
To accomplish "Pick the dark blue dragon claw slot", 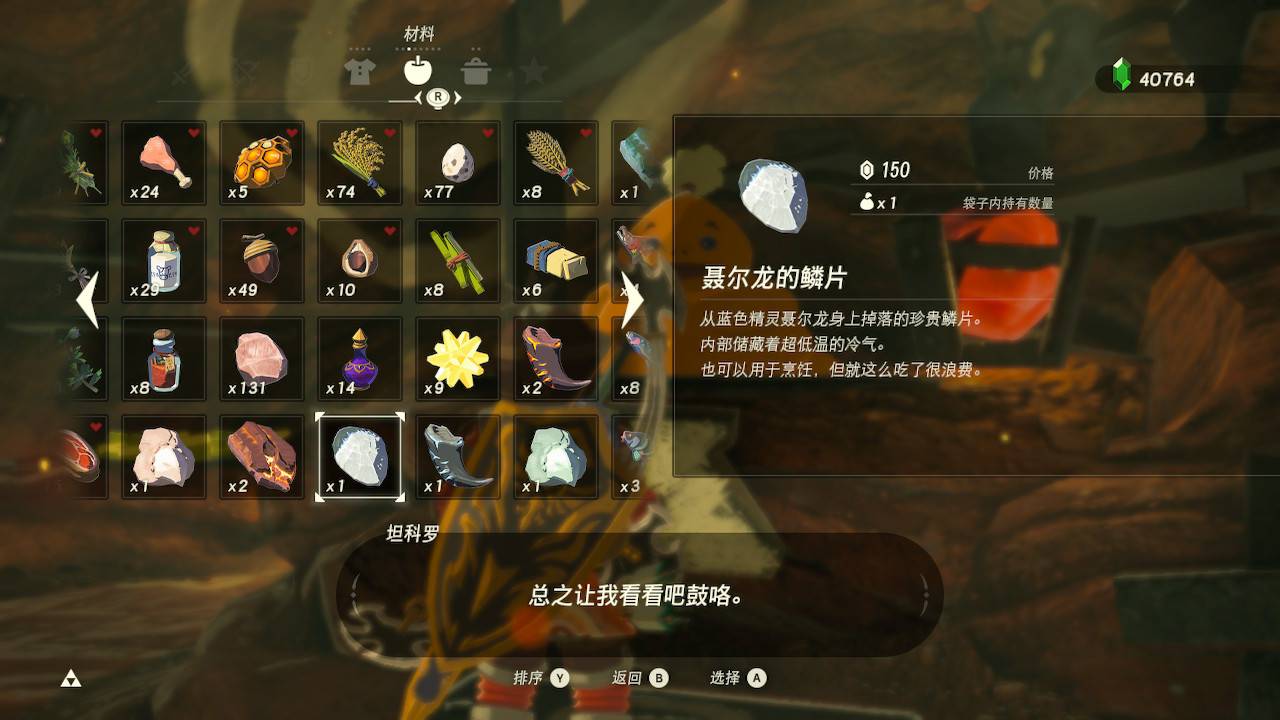I will pos(458,457).
